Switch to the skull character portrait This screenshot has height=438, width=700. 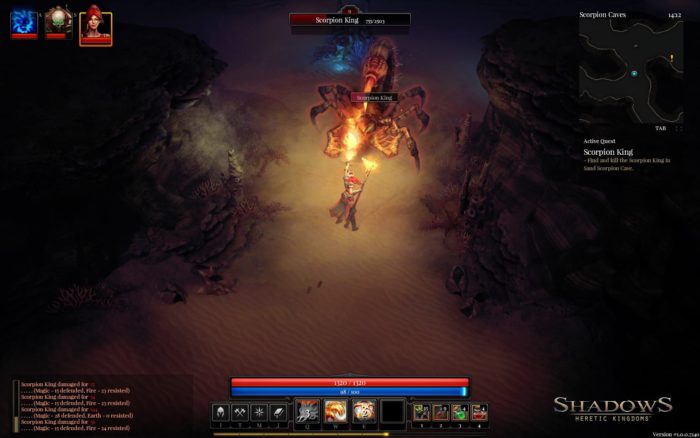[x=58, y=23]
